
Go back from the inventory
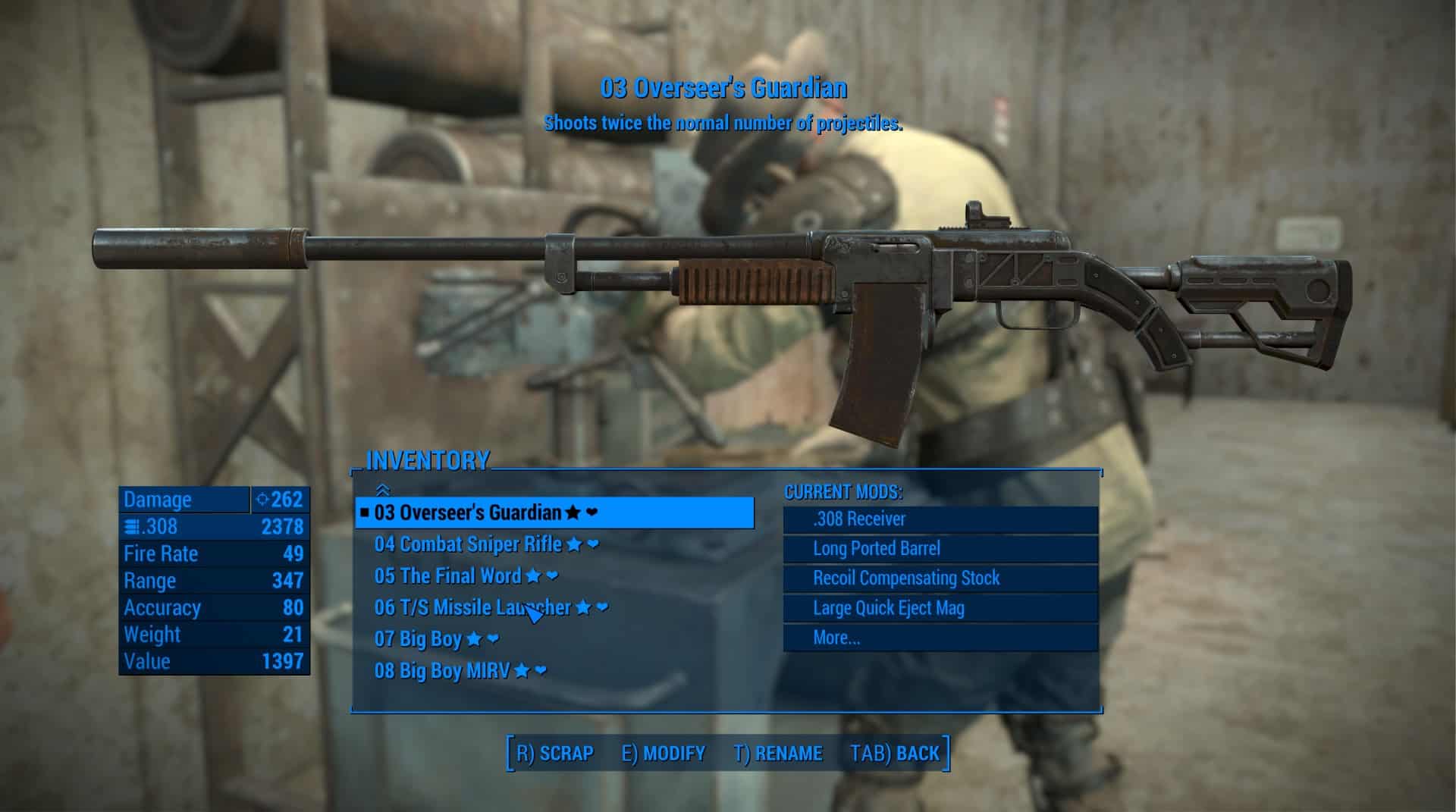click(x=895, y=754)
